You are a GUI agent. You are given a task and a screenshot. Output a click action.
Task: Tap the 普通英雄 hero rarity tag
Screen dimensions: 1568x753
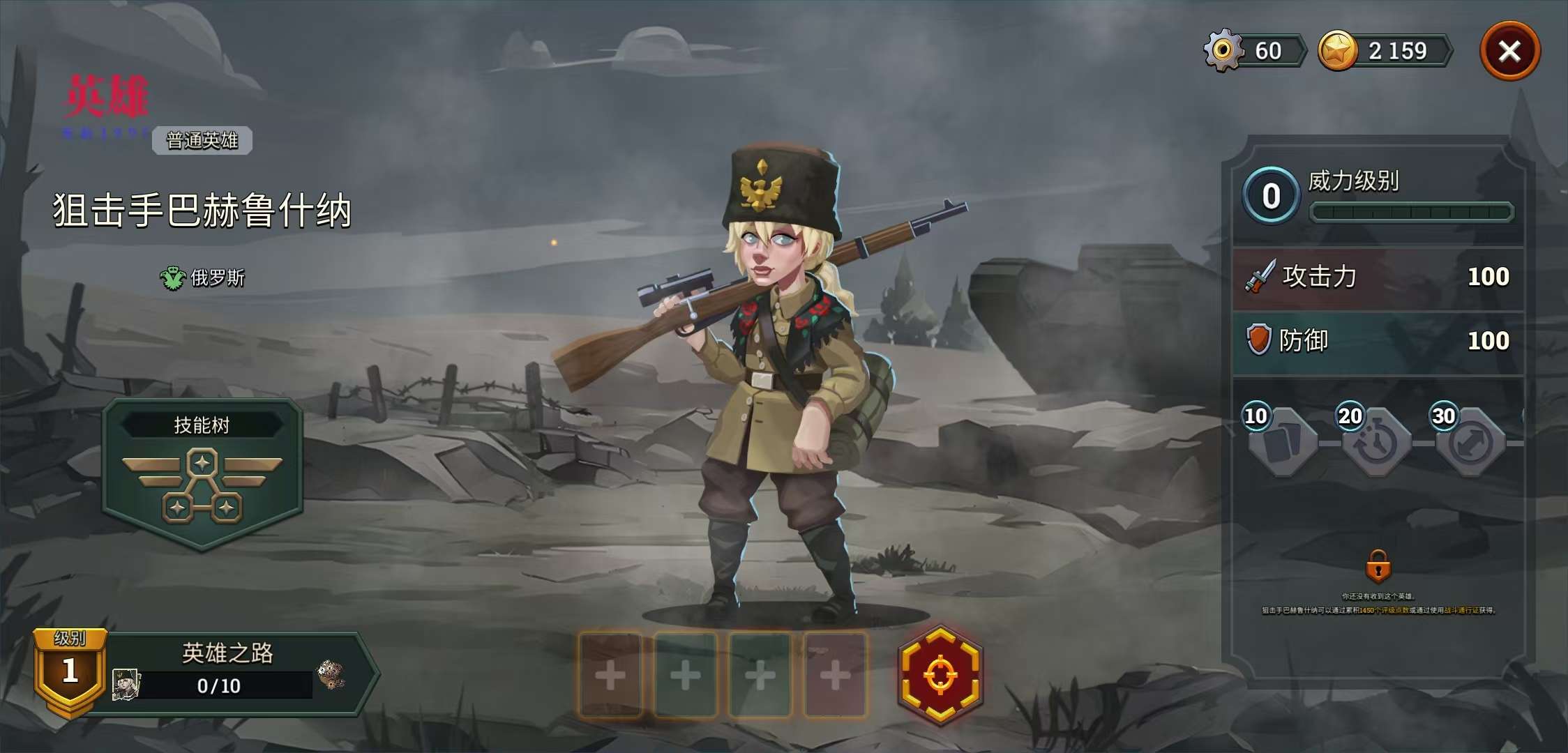[x=202, y=140]
